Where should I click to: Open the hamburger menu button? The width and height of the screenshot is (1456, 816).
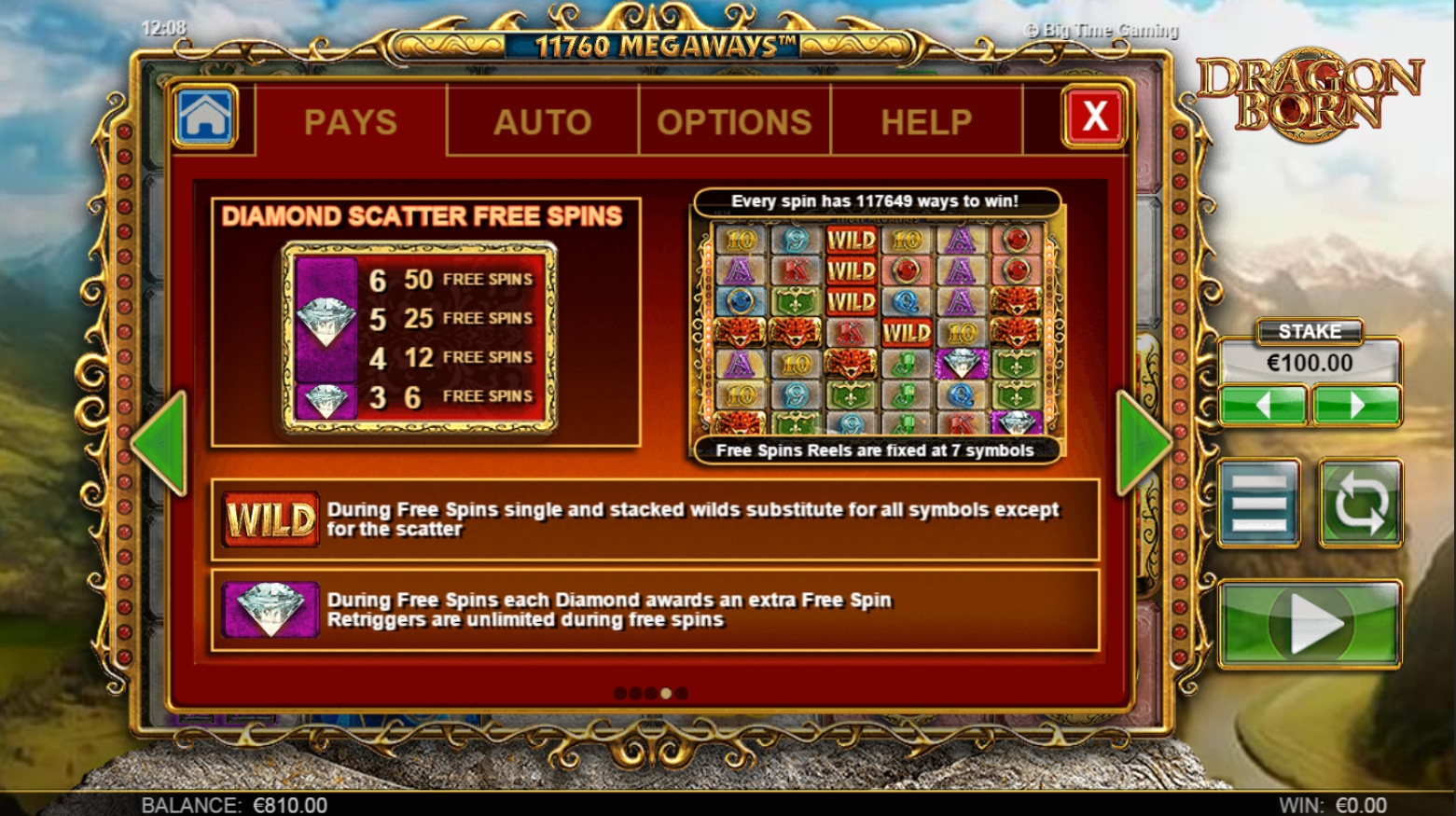point(1259,503)
